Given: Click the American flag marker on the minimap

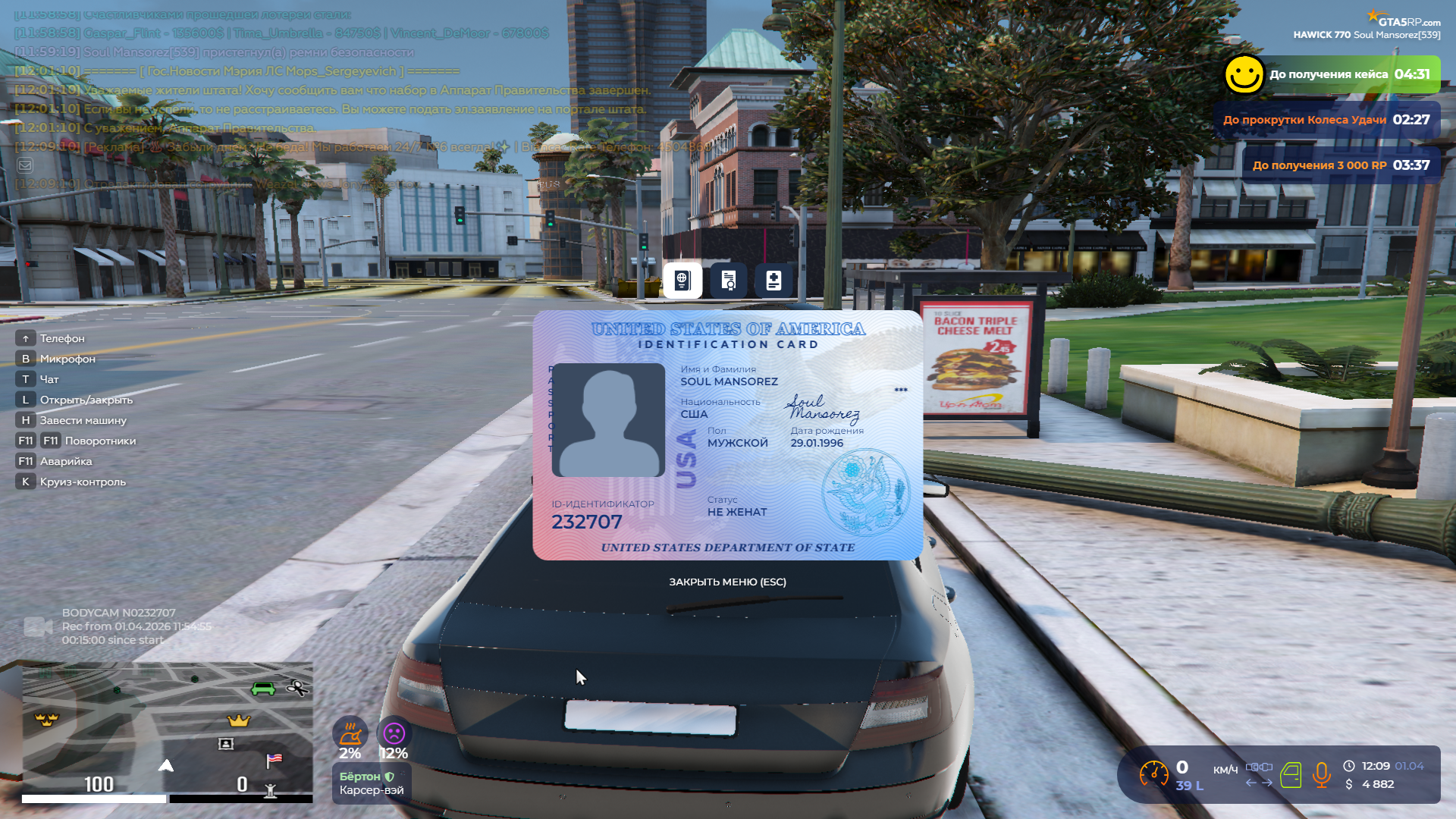Looking at the screenshot, I should [274, 759].
